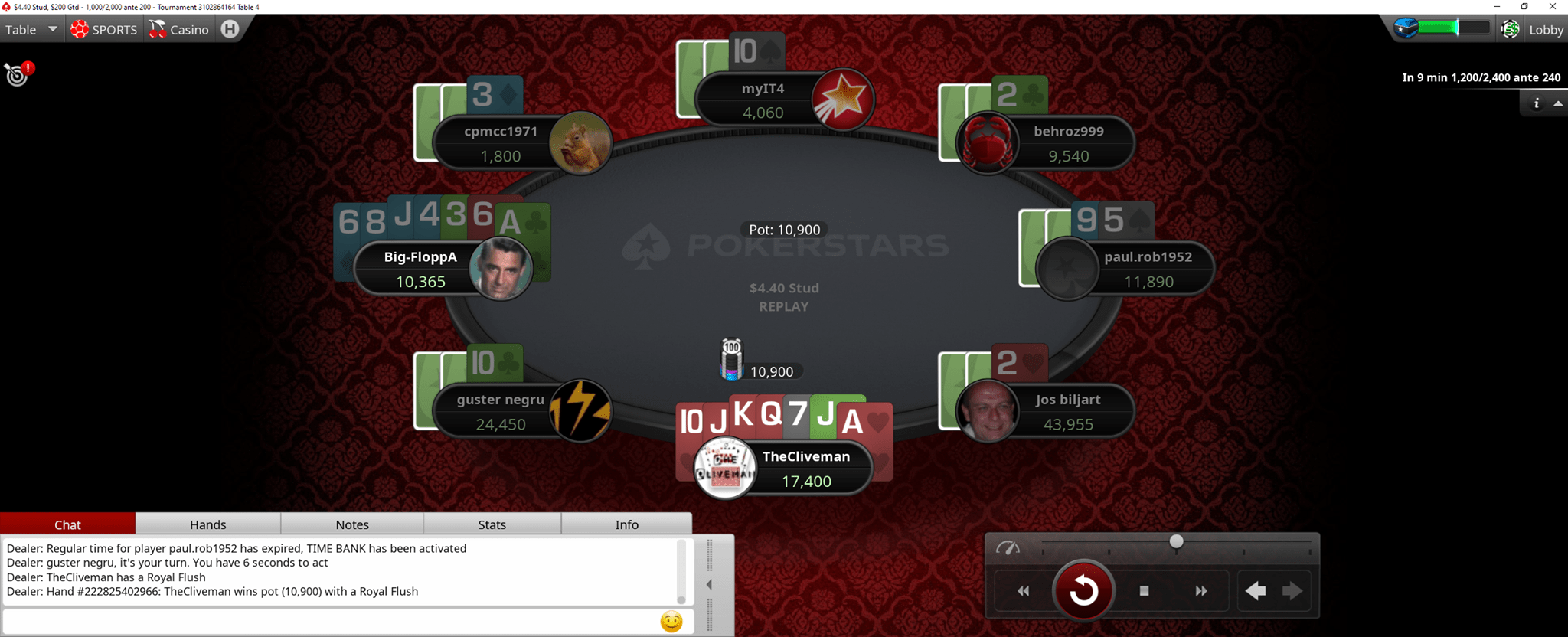Collapse the chat panel side arrow
The width and height of the screenshot is (1568, 637).
point(708,584)
